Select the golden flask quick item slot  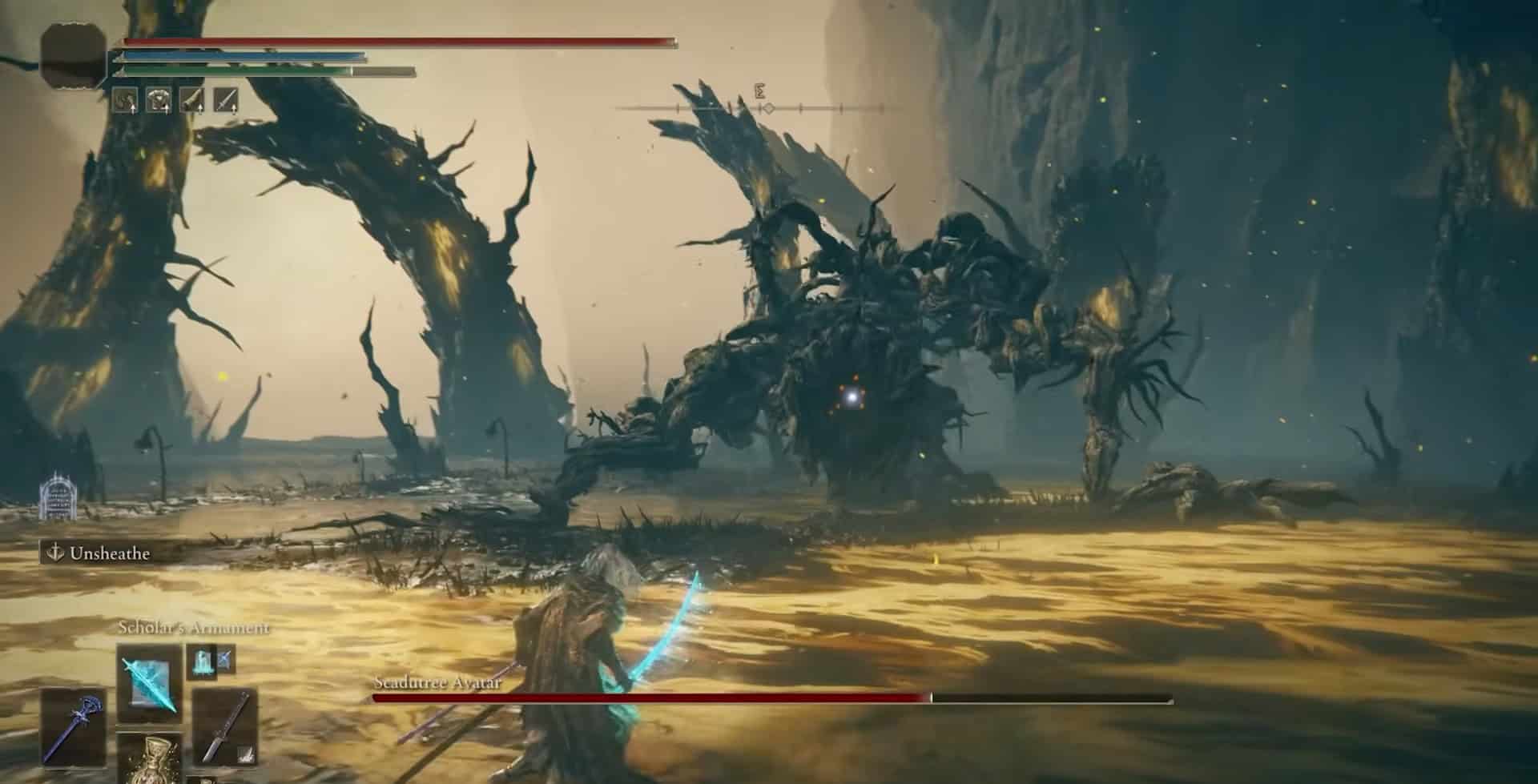(x=150, y=759)
